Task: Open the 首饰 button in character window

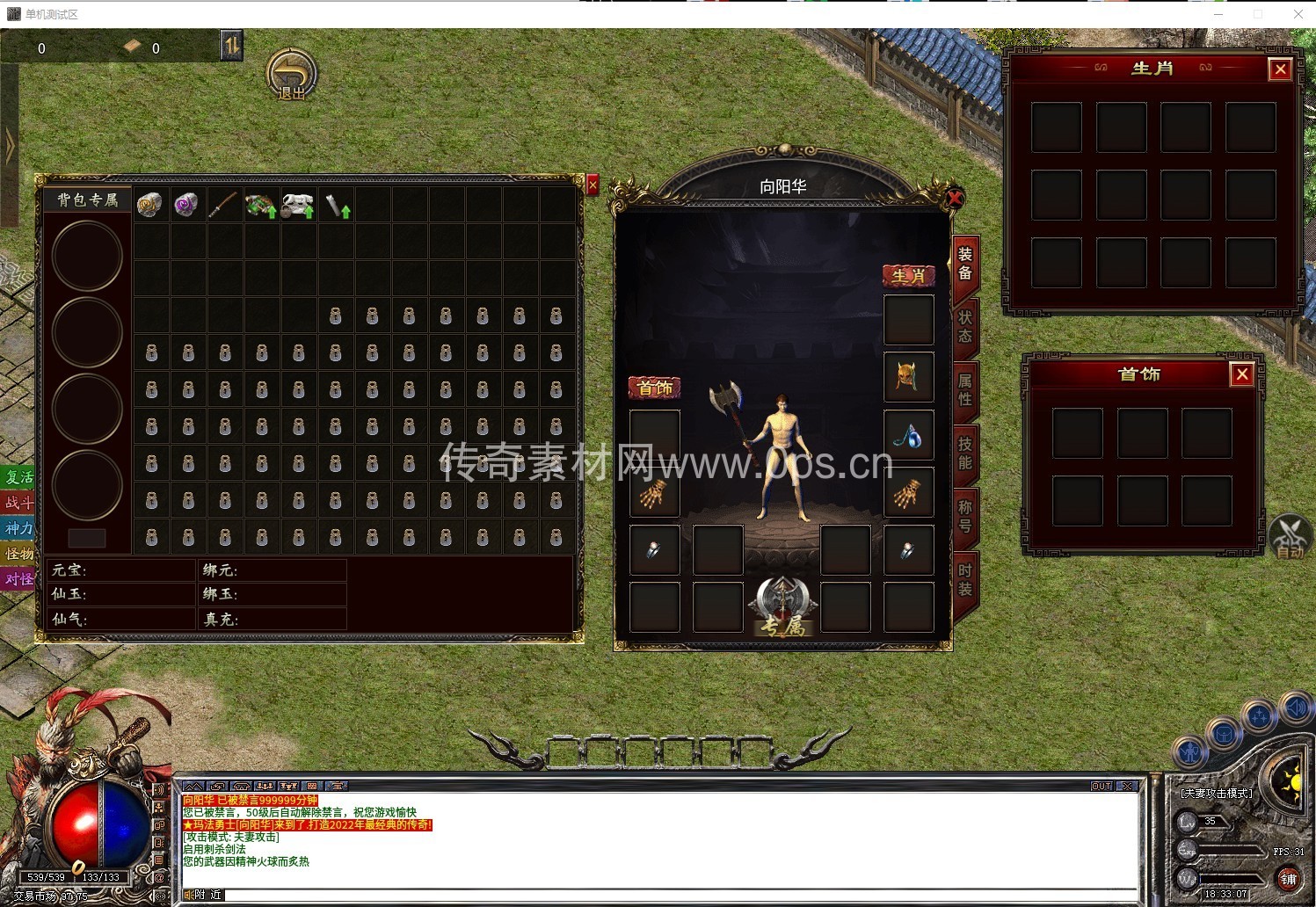Action: tap(655, 388)
